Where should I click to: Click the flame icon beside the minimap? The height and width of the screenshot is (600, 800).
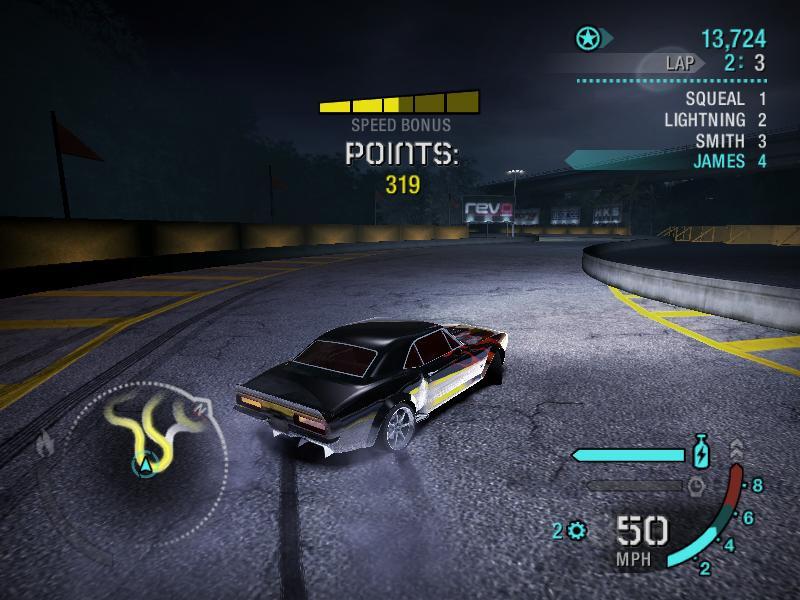(45, 444)
